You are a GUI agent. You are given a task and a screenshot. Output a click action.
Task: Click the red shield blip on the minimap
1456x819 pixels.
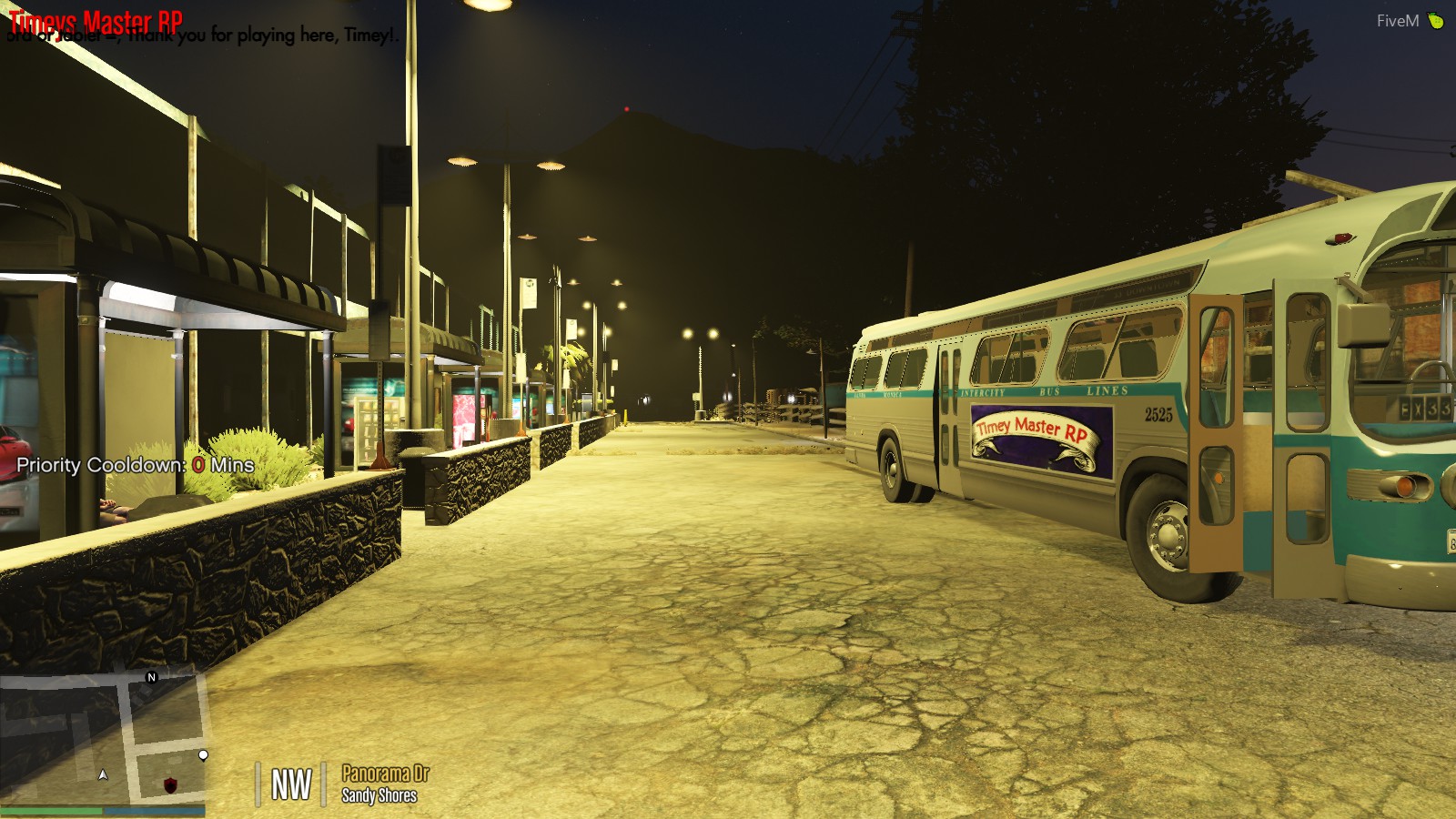tap(171, 783)
